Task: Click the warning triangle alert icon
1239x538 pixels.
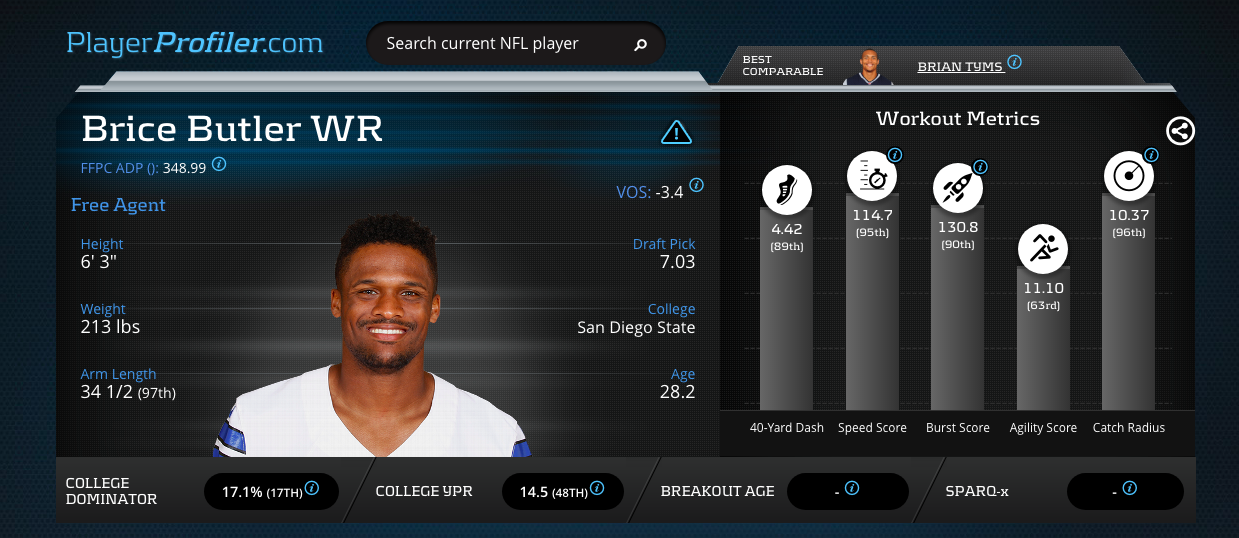Action: 677,132
